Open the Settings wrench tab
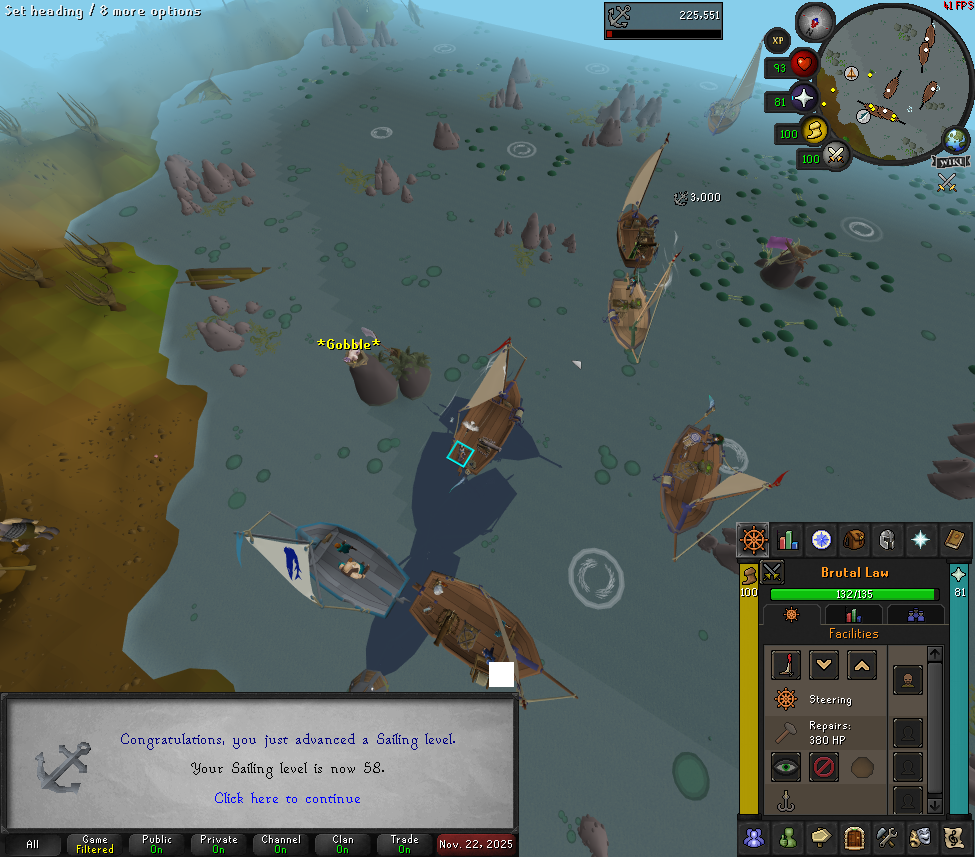 (886, 835)
